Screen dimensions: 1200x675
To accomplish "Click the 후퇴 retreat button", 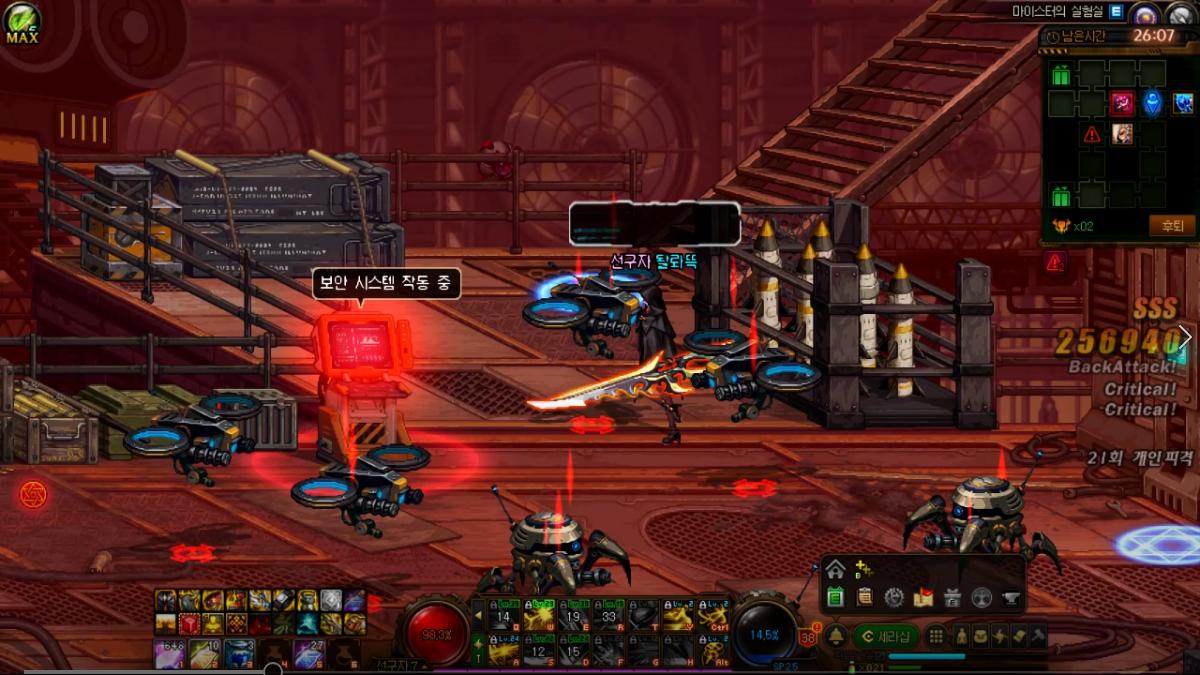I will [x=1171, y=225].
